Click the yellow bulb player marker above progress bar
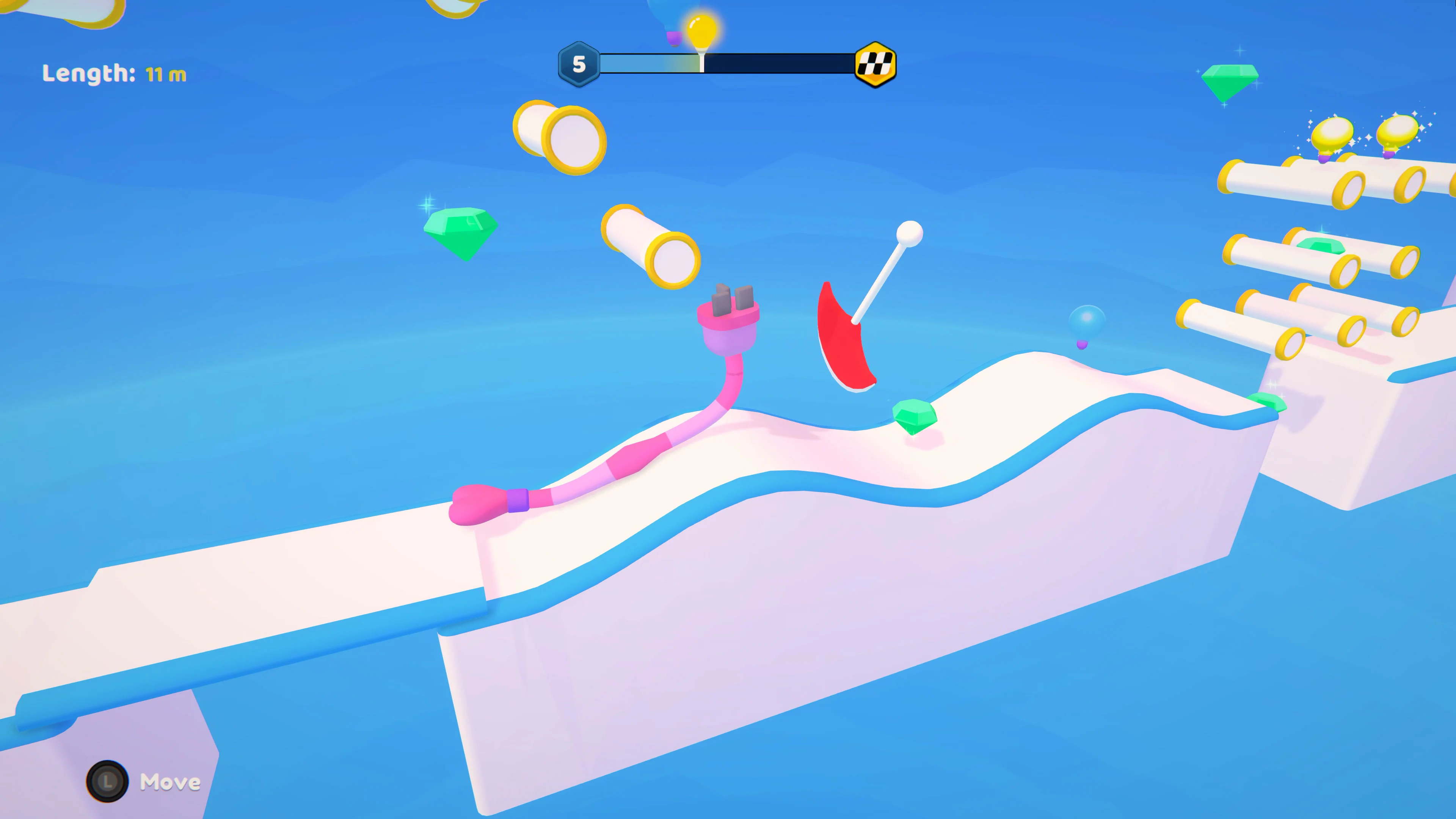 click(701, 33)
